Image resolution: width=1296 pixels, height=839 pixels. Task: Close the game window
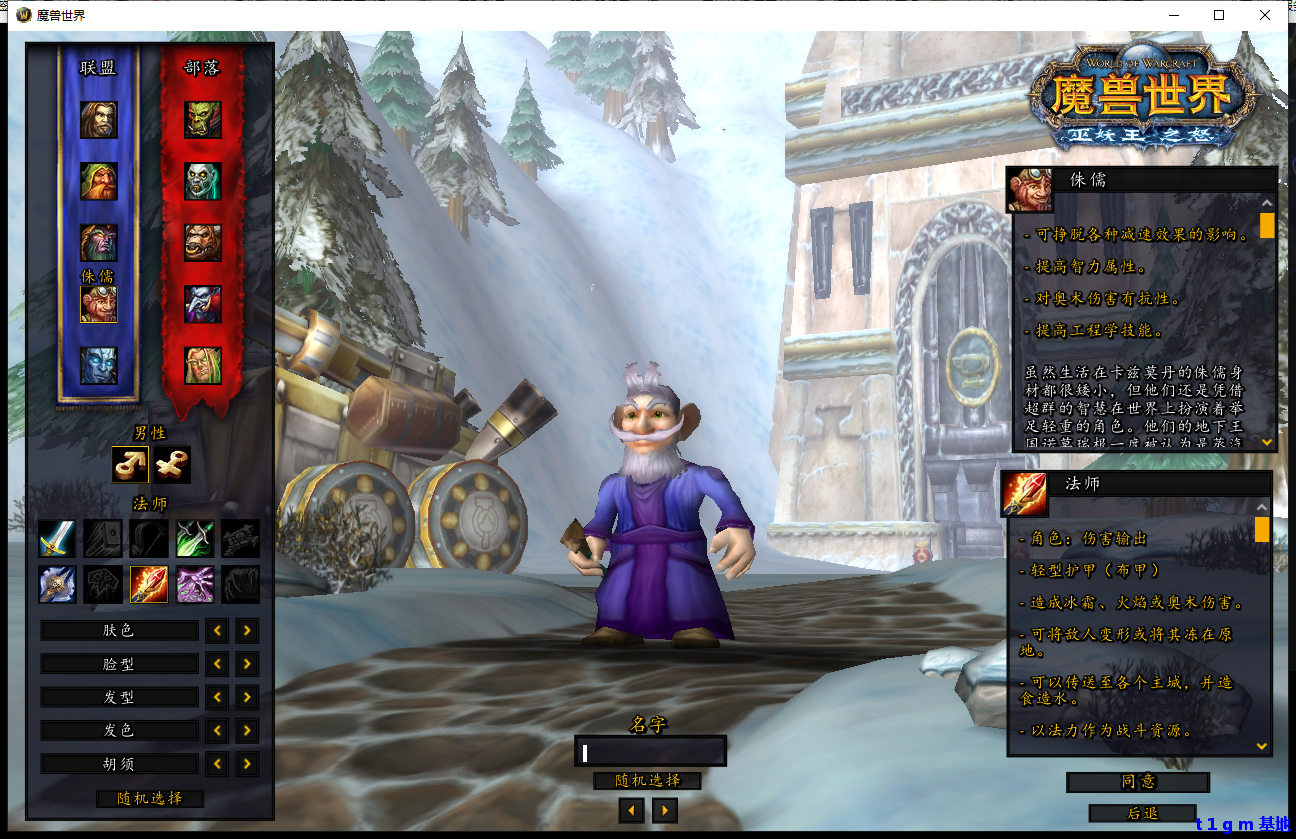click(x=1265, y=15)
